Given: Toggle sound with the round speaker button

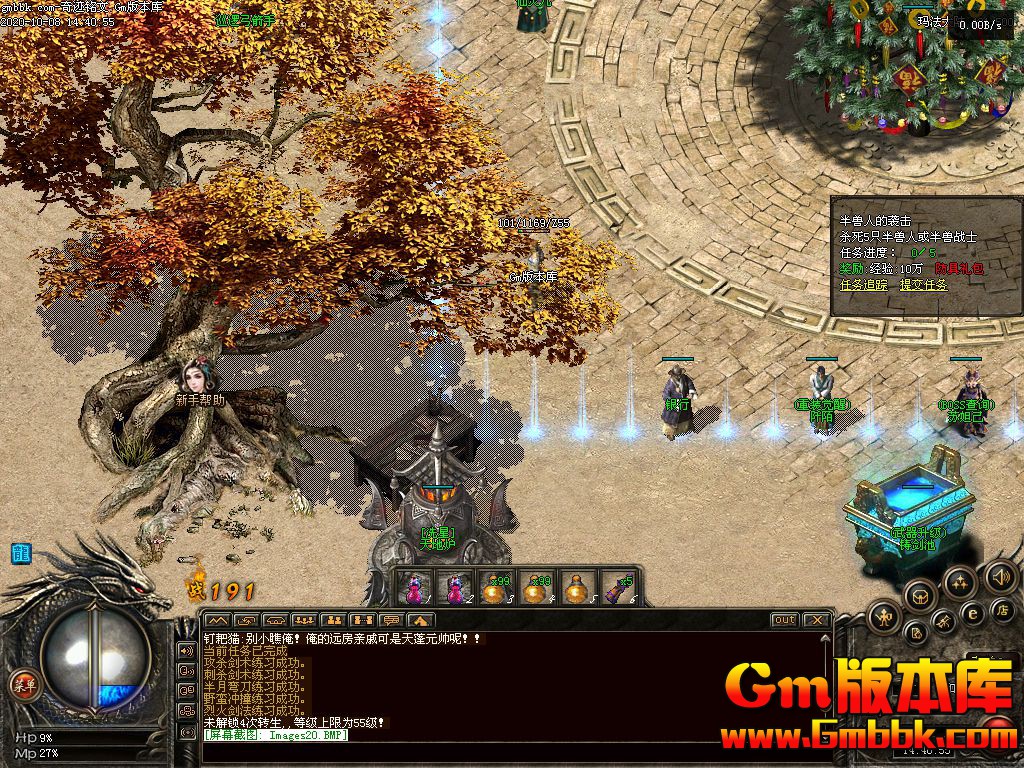Looking at the screenshot, I should [x=1000, y=577].
